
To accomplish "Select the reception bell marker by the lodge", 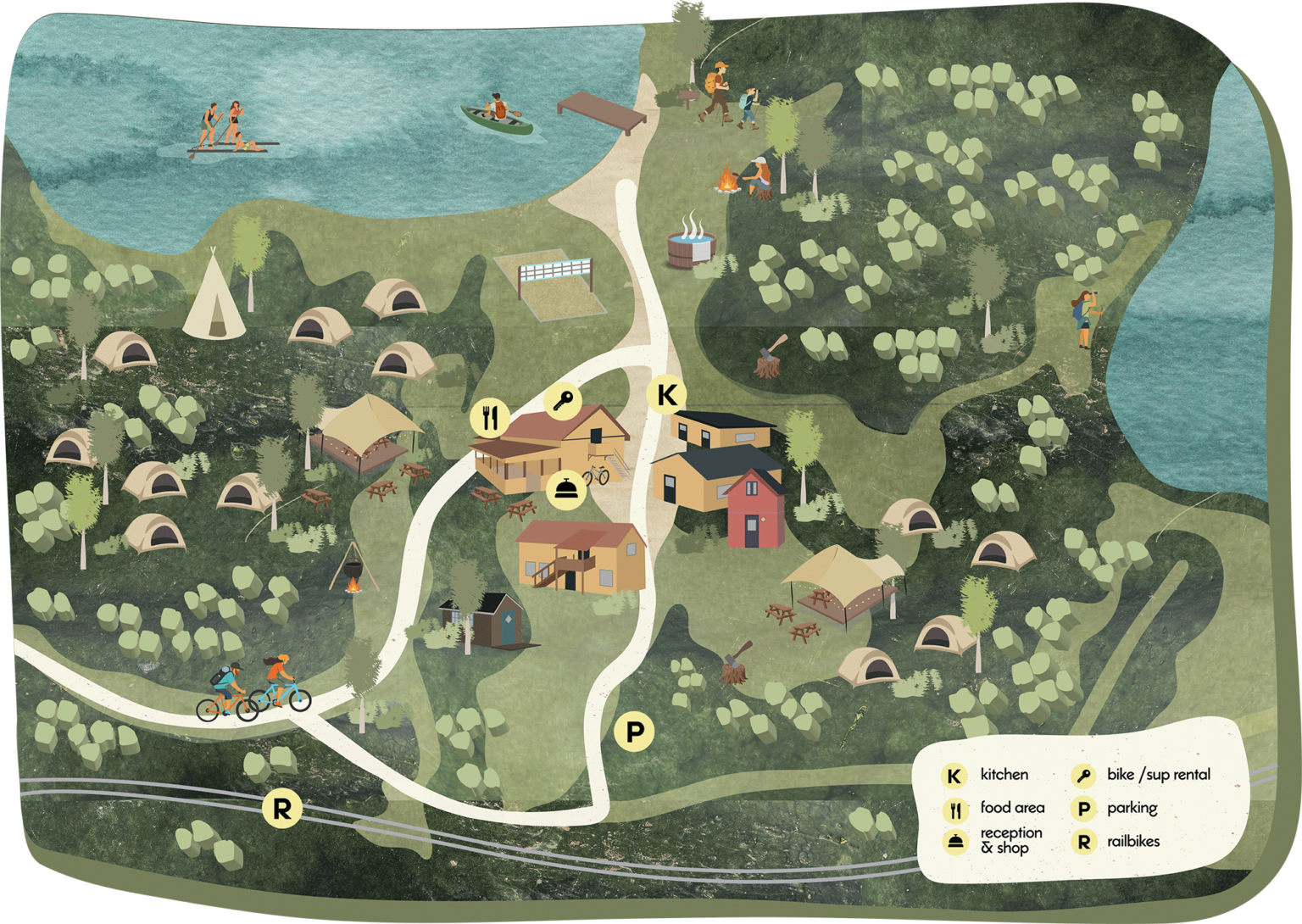I will tap(565, 489).
